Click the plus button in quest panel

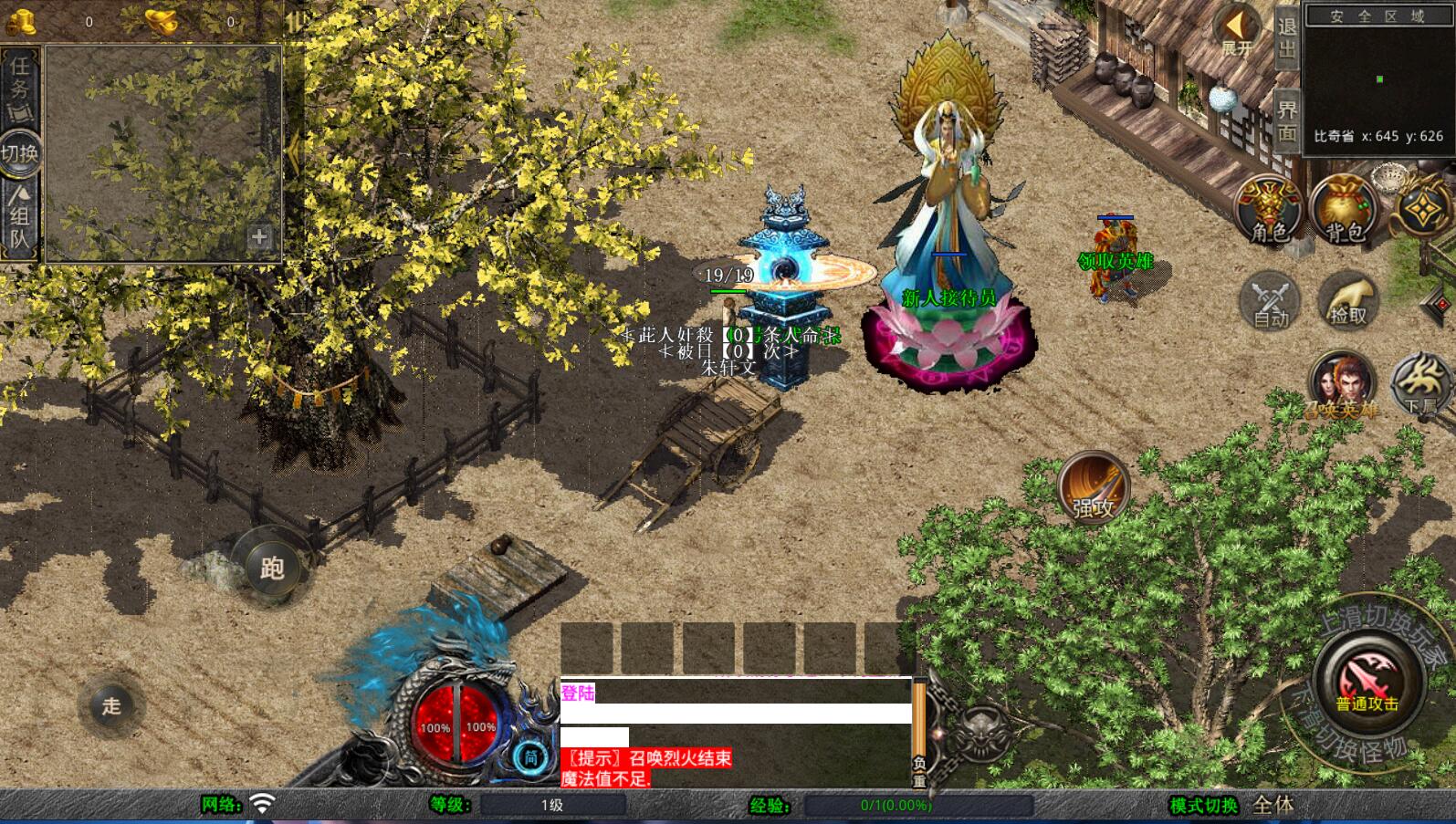(x=259, y=237)
